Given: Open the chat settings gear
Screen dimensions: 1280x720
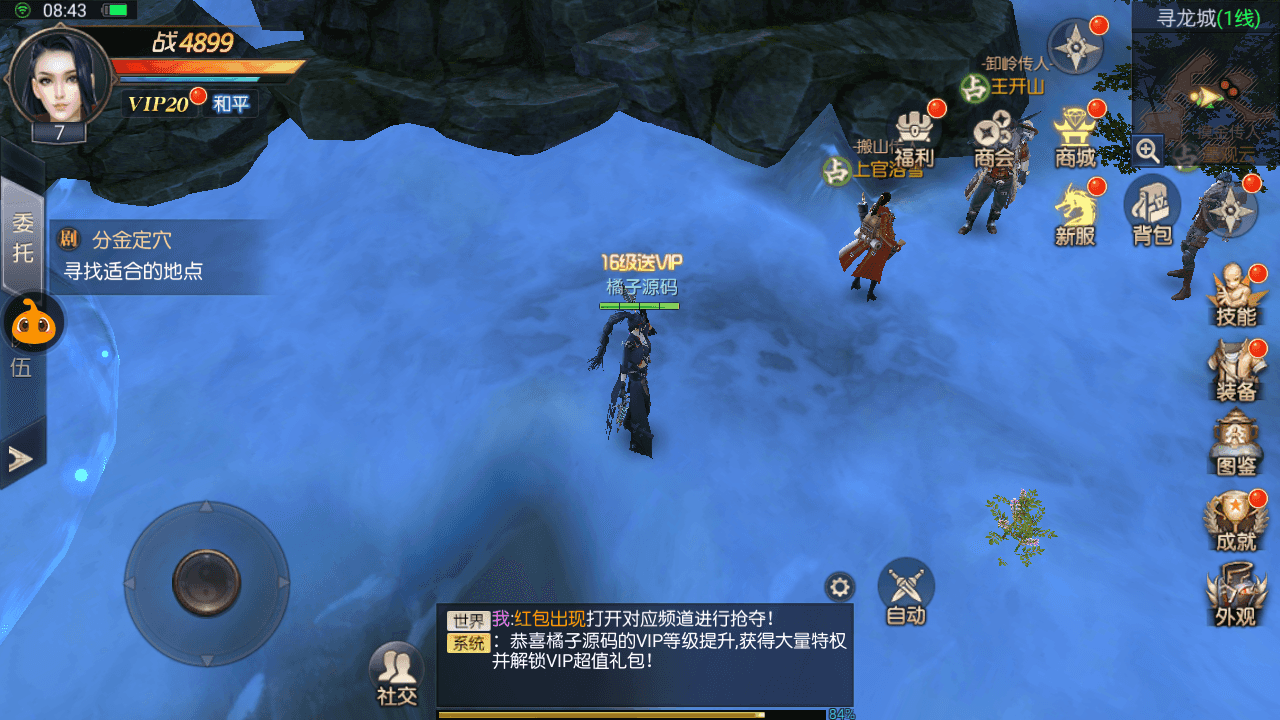Looking at the screenshot, I should [x=840, y=587].
